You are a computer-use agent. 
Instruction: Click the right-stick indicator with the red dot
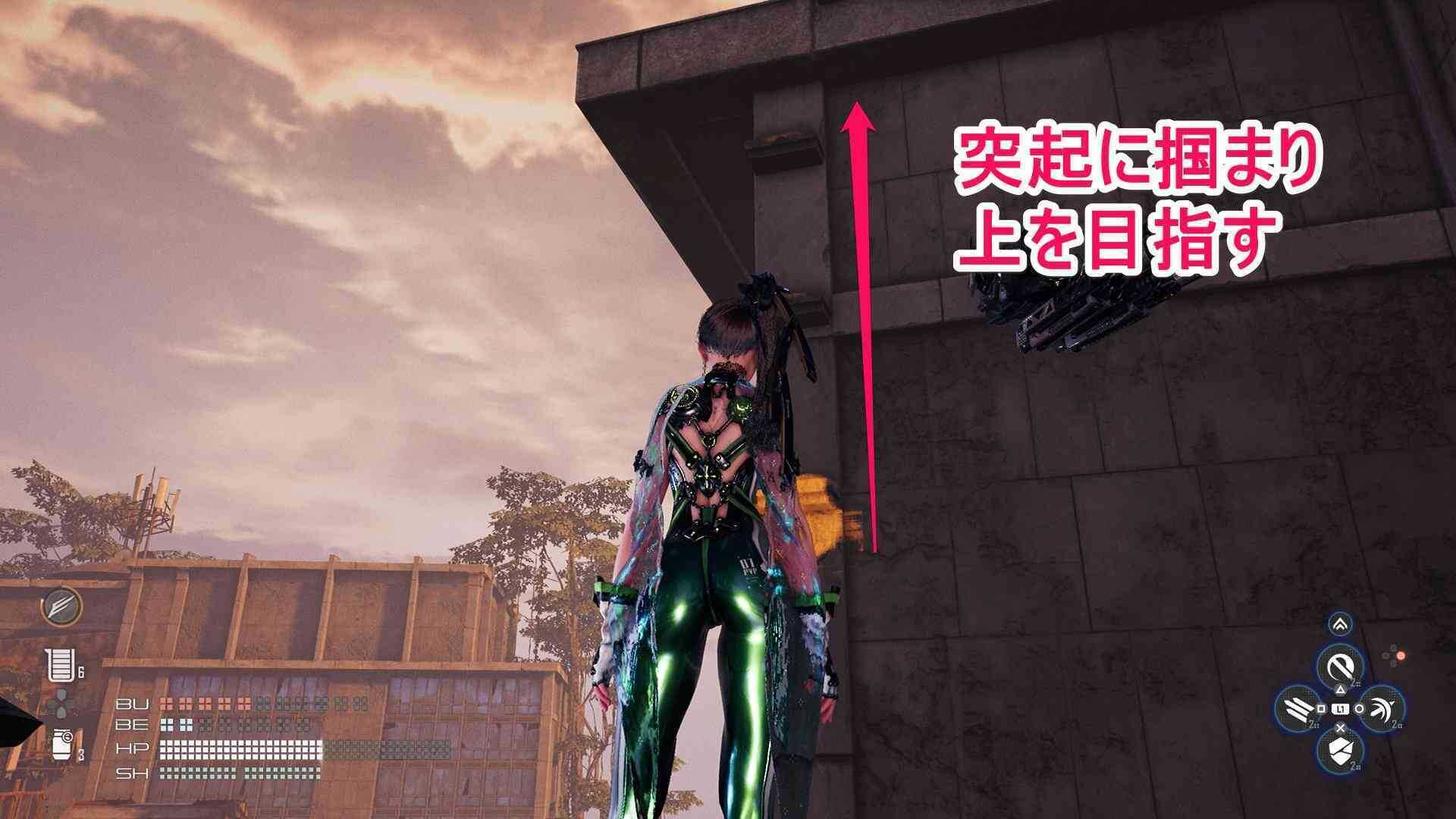click(x=1400, y=655)
